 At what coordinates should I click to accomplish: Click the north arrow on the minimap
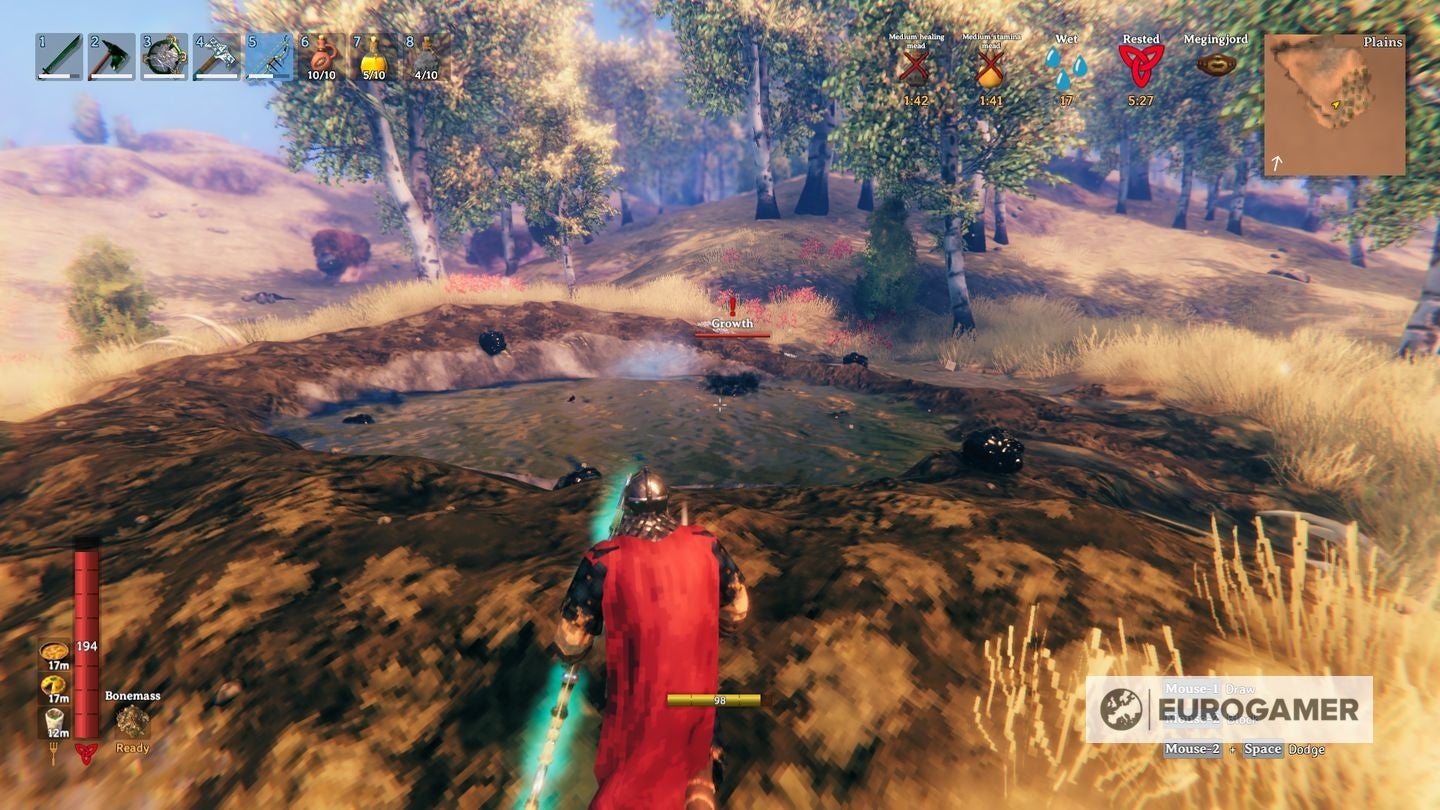click(1278, 160)
